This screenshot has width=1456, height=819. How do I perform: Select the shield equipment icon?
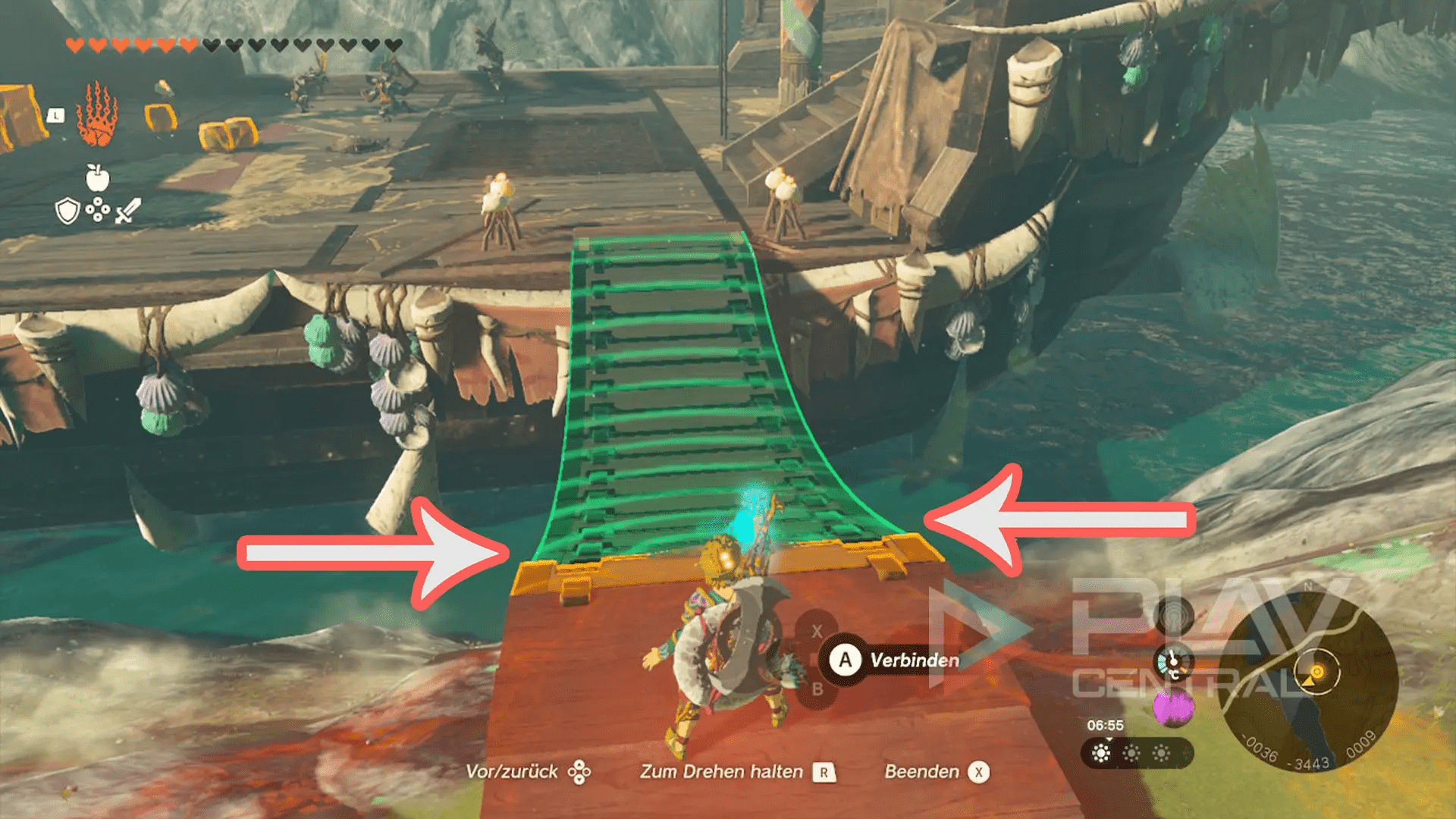[67, 211]
